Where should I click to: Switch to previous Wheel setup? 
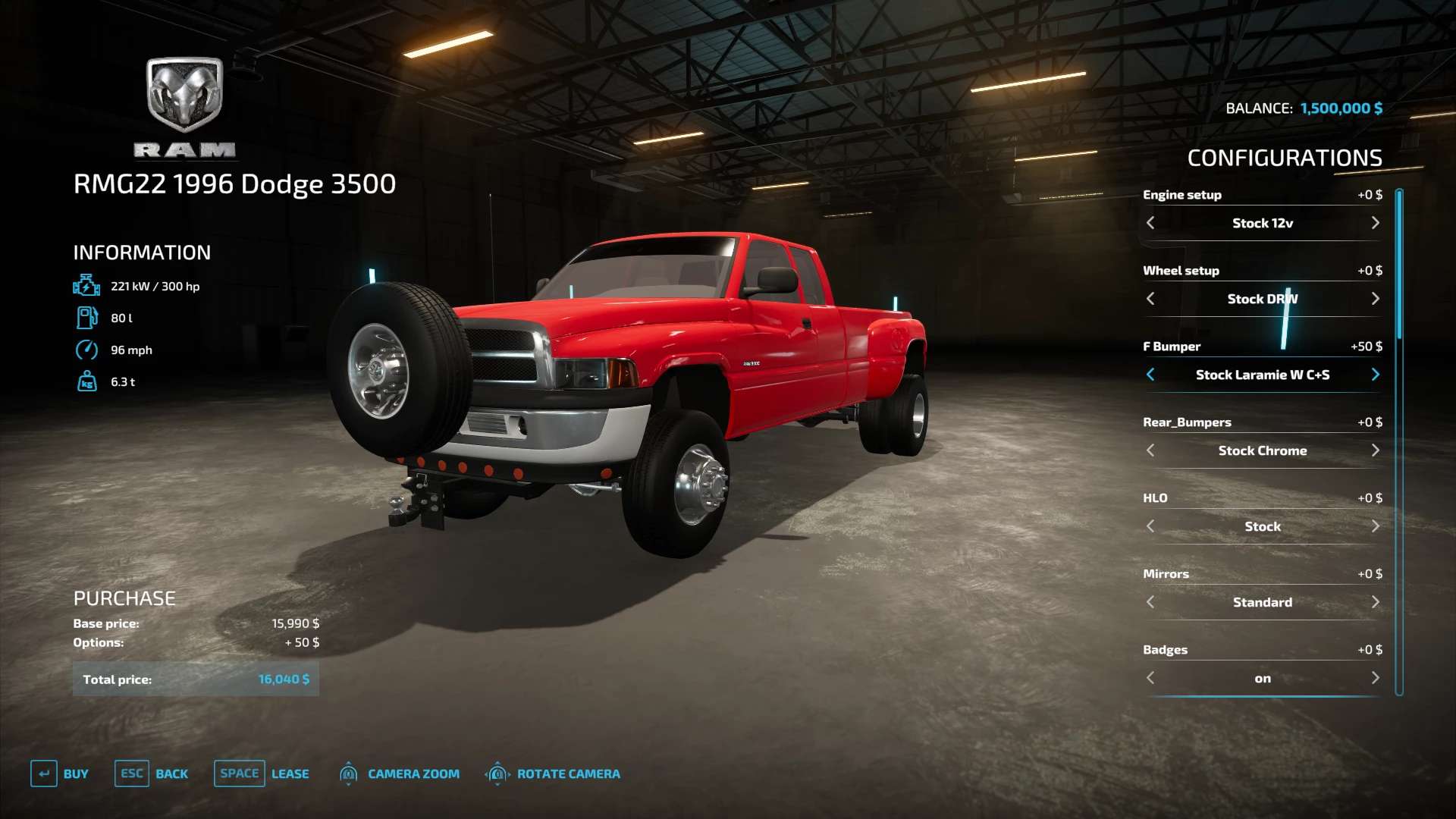pos(1150,299)
